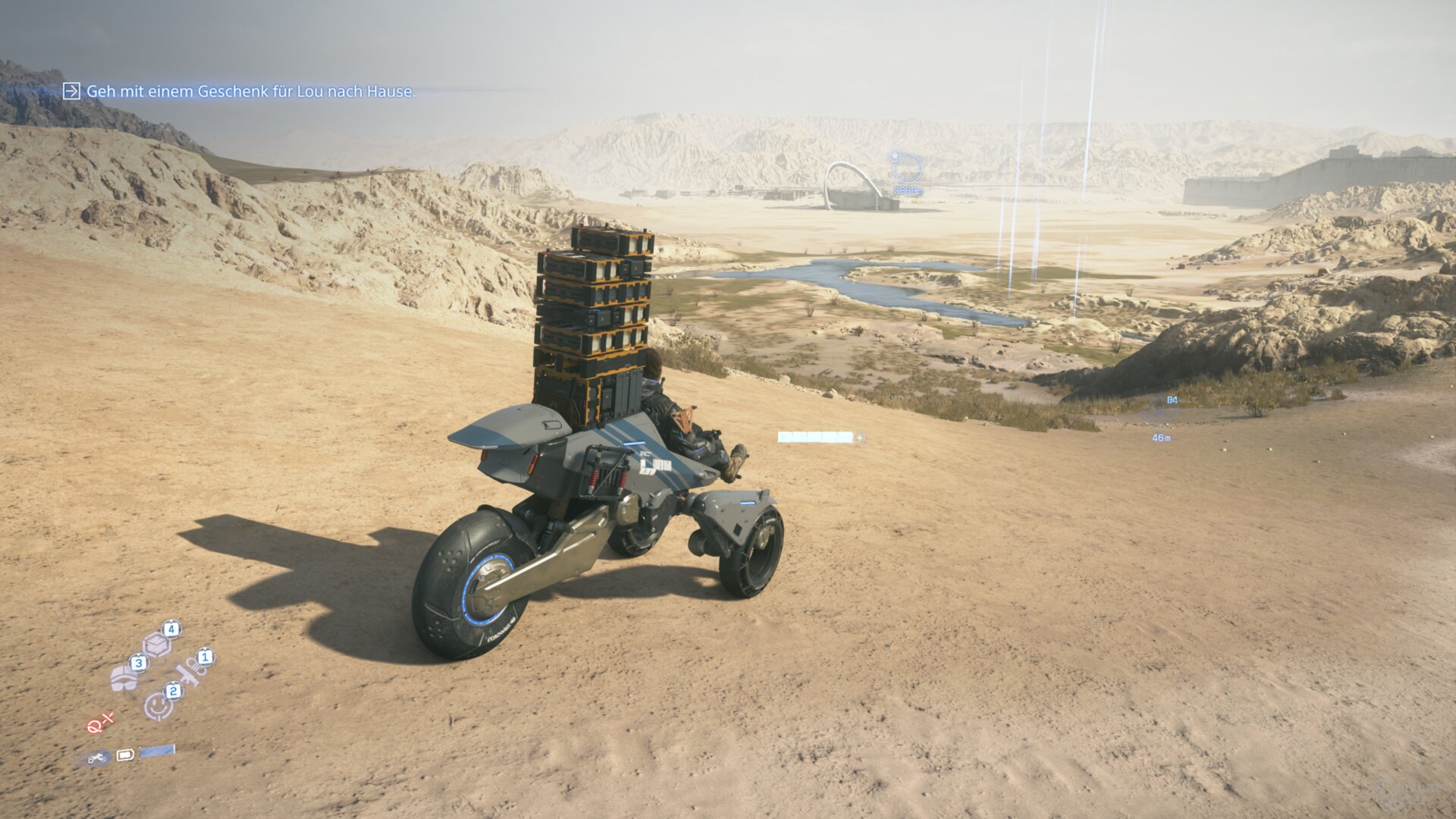
Task: Select the circular star destination waypoint marker
Action: (x=907, y=168)
